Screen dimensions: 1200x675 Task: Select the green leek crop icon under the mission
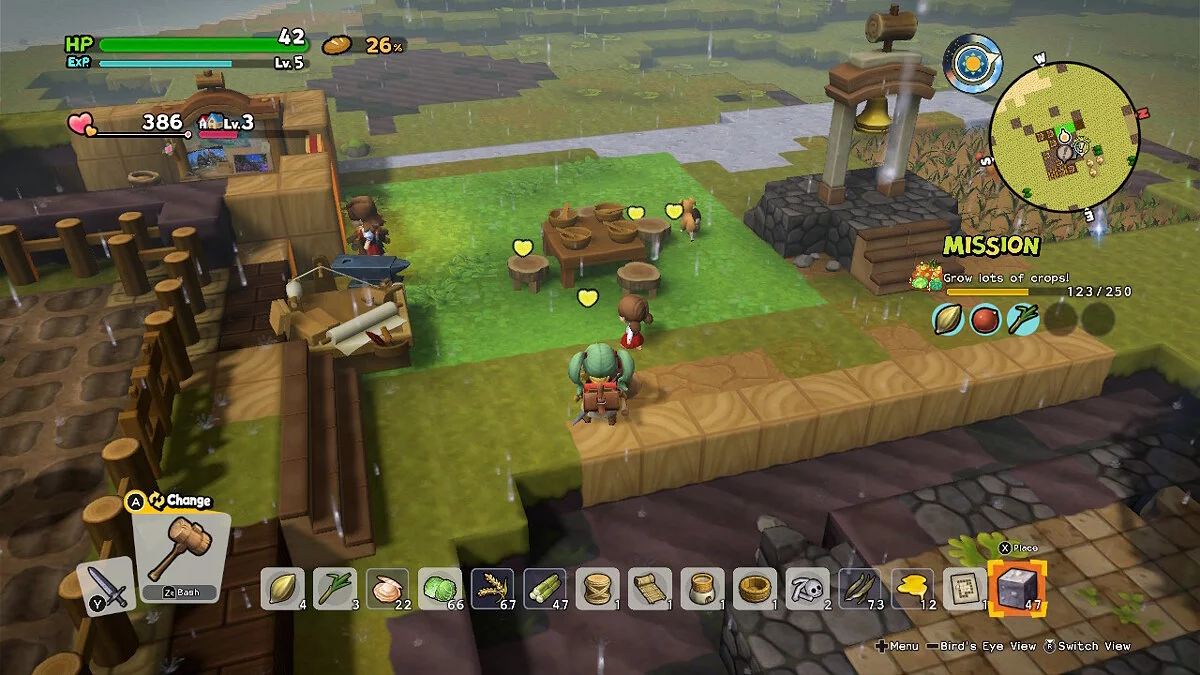pos(1023,319)
